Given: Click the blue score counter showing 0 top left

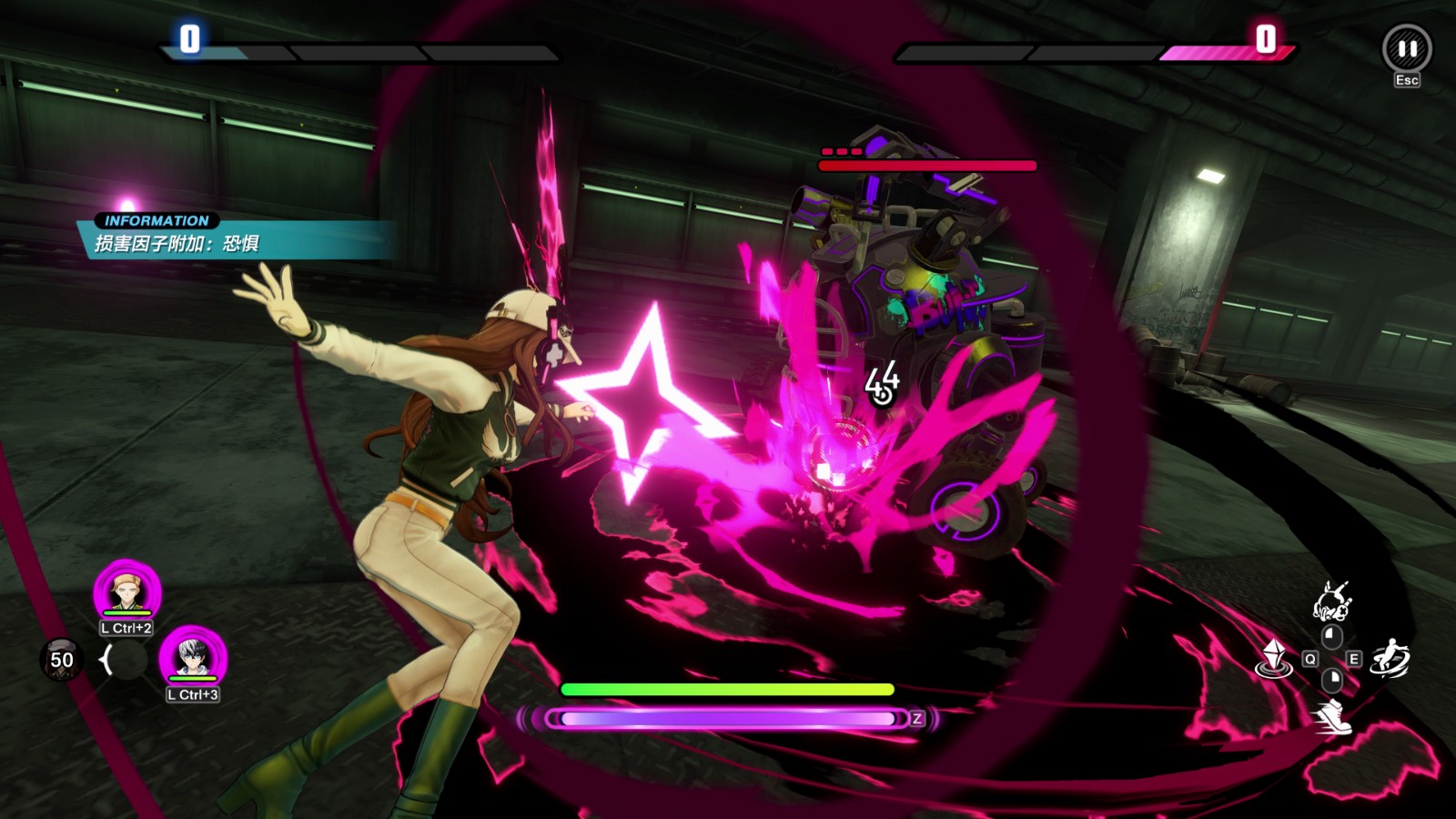Looking at the screenshot, I should coord(189,38).
